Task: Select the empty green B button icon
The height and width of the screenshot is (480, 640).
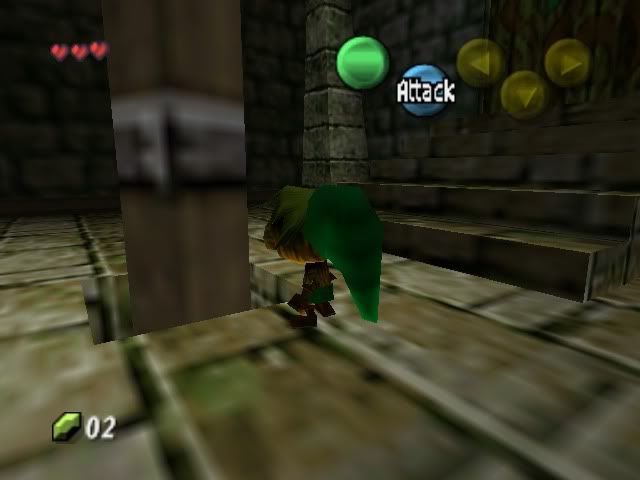Action: [362, 61]
